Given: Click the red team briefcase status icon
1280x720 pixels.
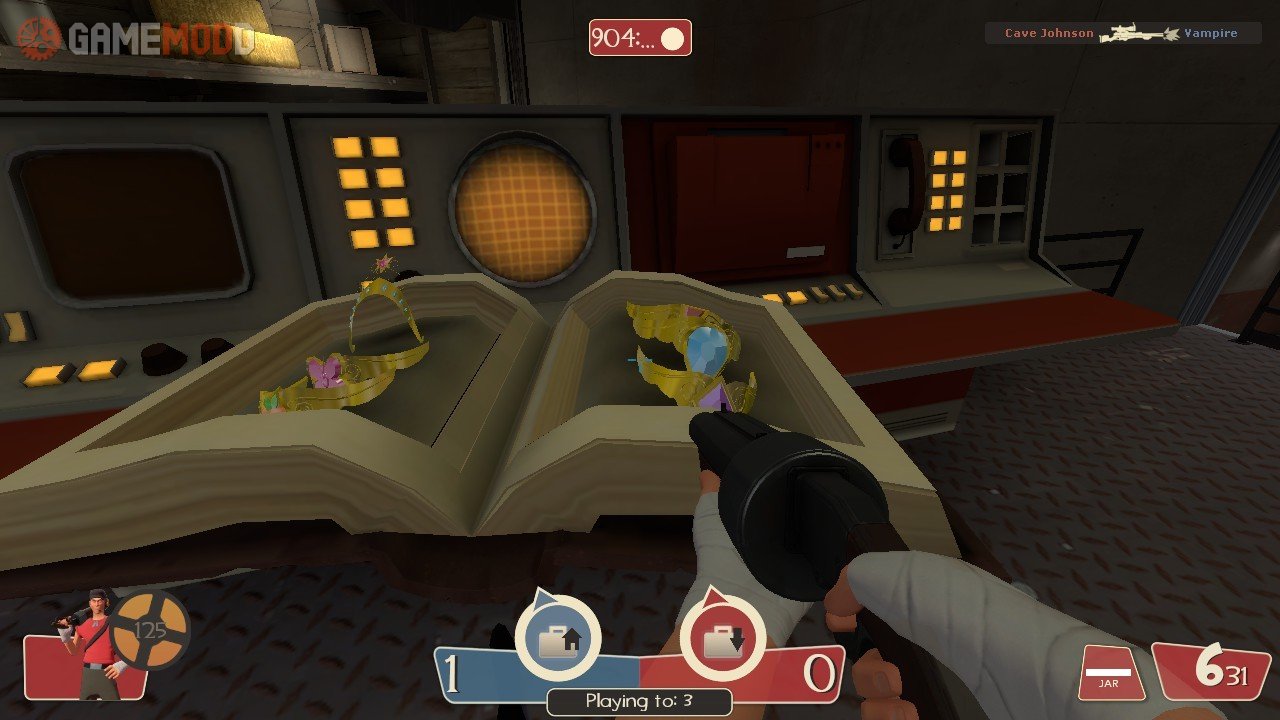Looking at the screenshot, I should [722, 638].
